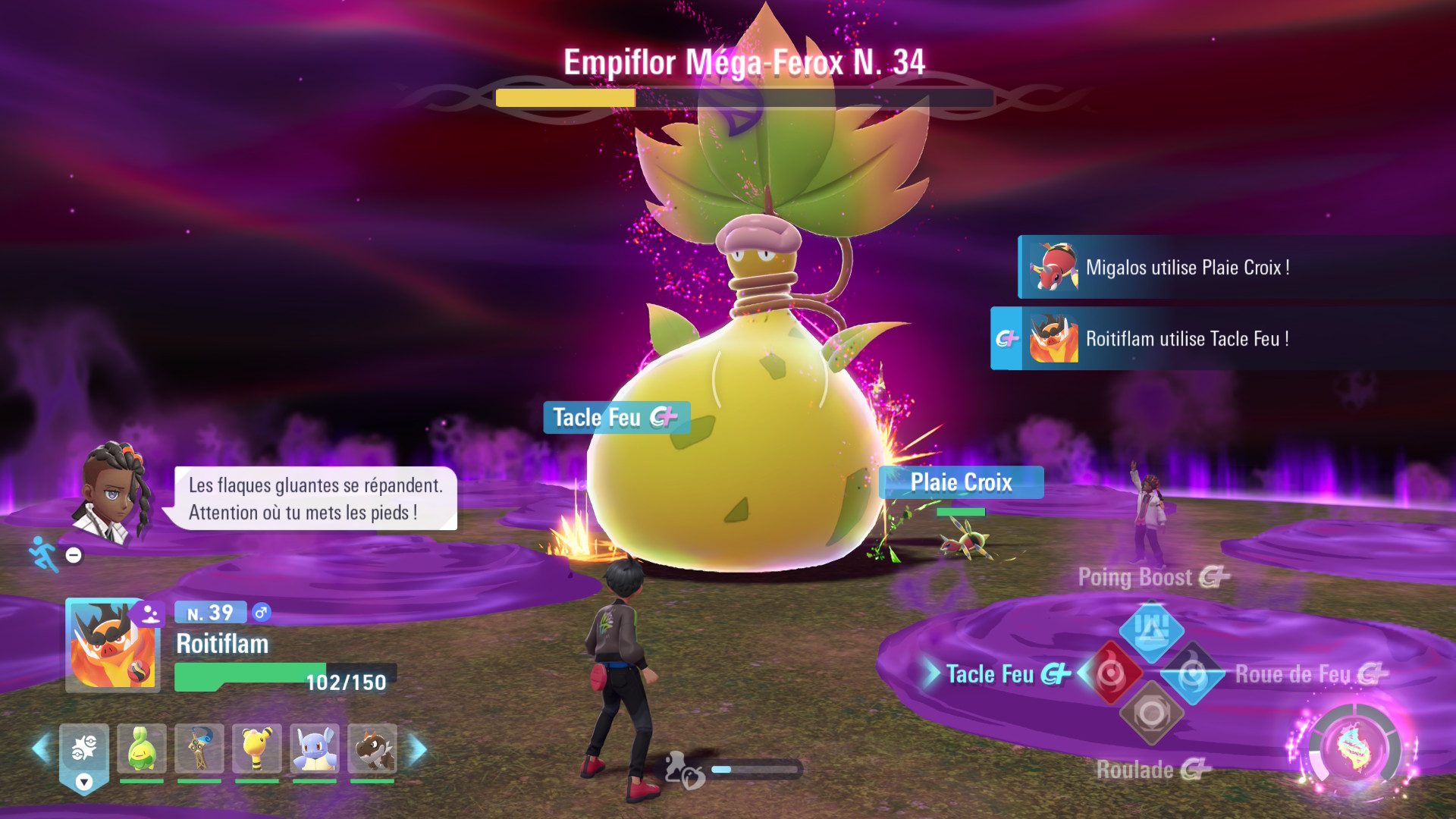Image resolution: width=1456 pixels, height=819 pixels.
Task: Select the Budew party slot
Action: click(141, 748)
